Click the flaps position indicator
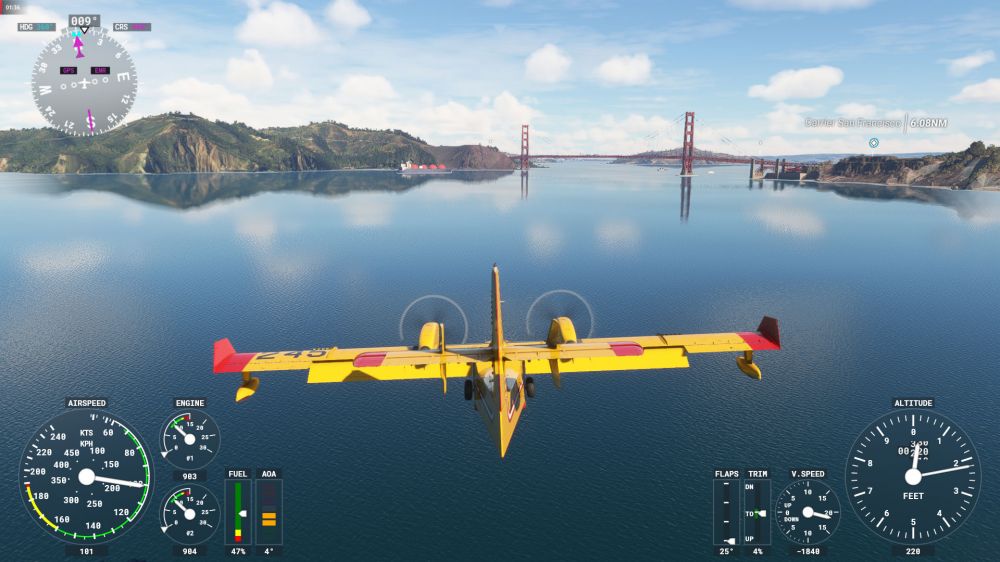This screenshot has width=1000, height=562. click(x=726, y=511)
